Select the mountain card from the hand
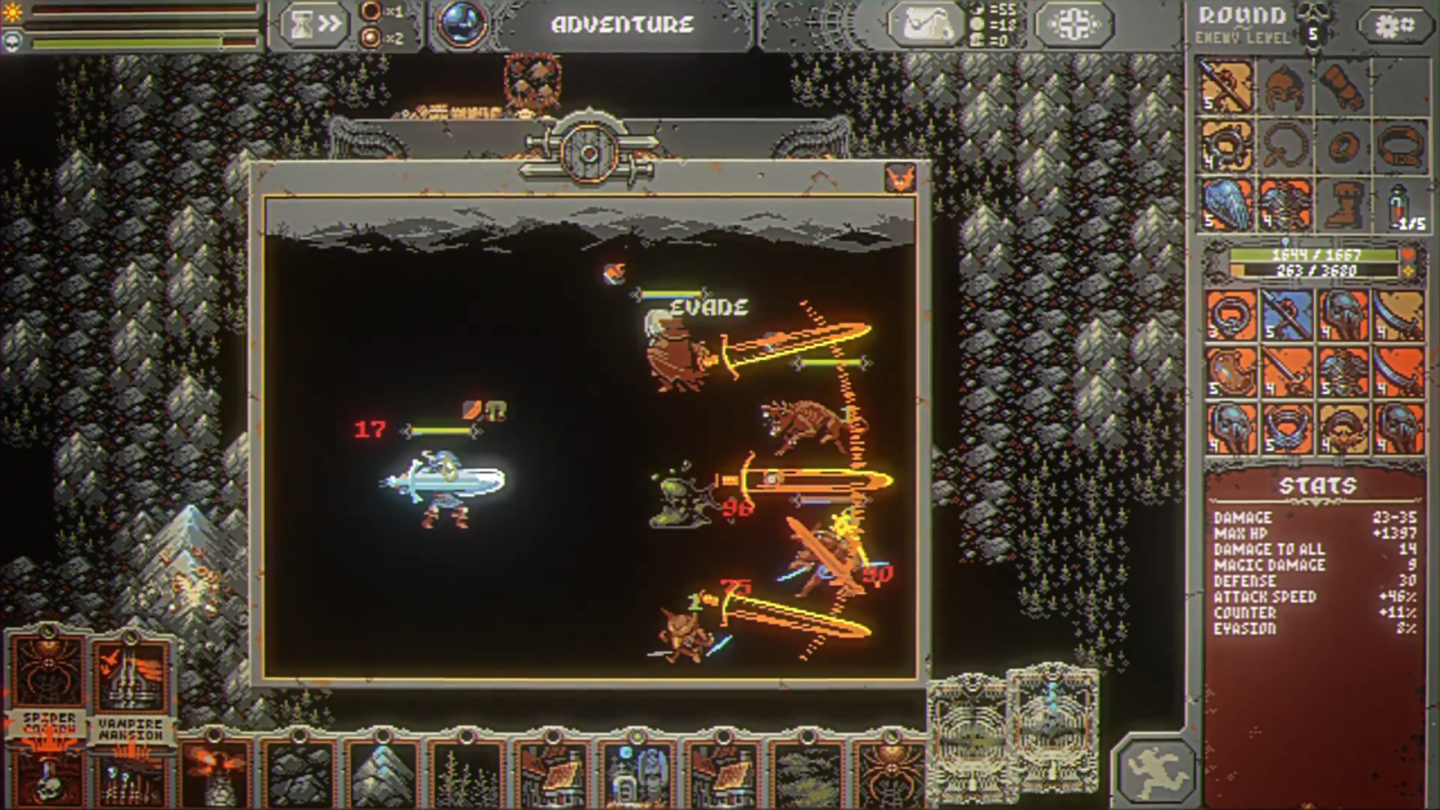This screenshot has height=810, width=1440. [383, 772]
